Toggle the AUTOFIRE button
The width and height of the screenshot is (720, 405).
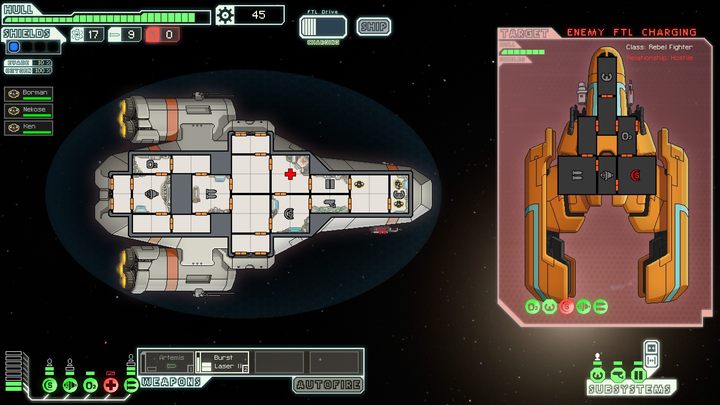tap(327, 384)
